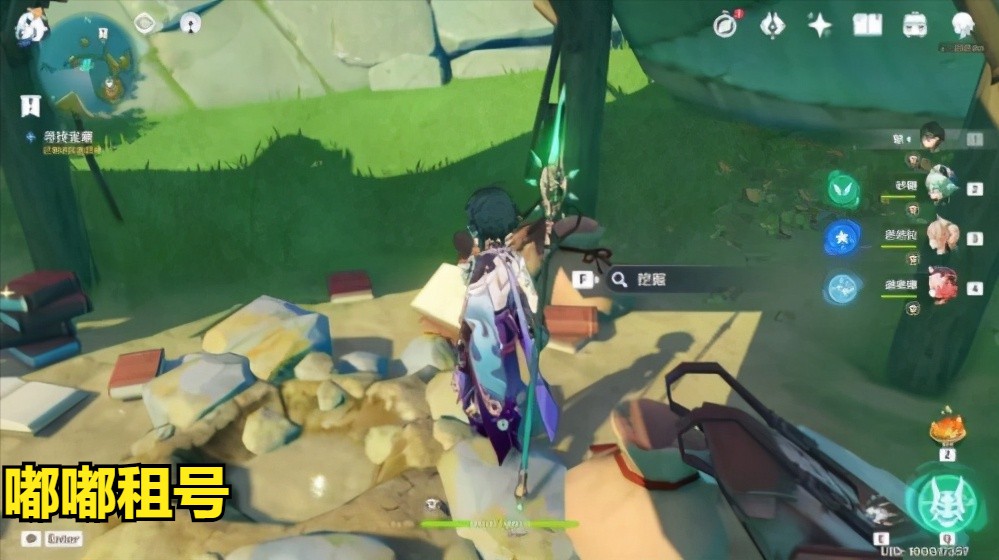
Task: Switch to the green-haired second party member
Action: pyautogui.click(x=940, y=188)
